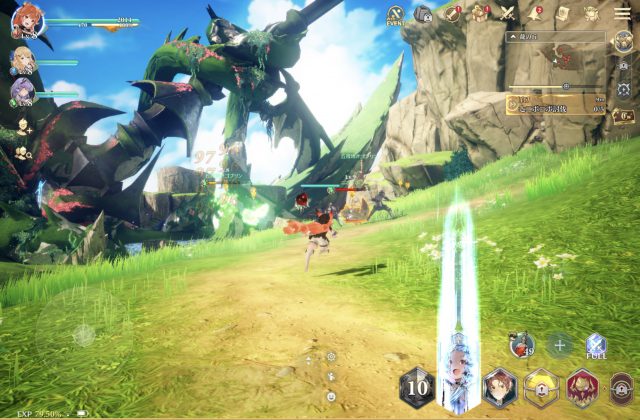The height and width of the screenshot is (420, 640).
Task: Select the orange-haired leader portrait
Action: [24, 19]
